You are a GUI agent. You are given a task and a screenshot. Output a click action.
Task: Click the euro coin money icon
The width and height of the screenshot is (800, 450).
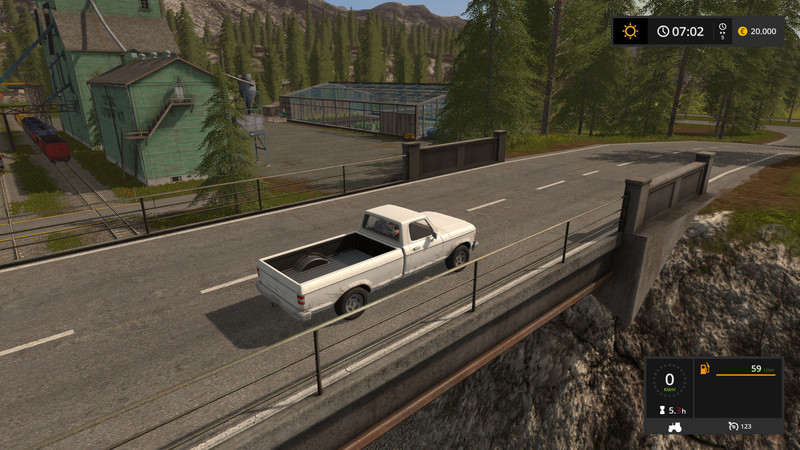(x=742, y=31)
